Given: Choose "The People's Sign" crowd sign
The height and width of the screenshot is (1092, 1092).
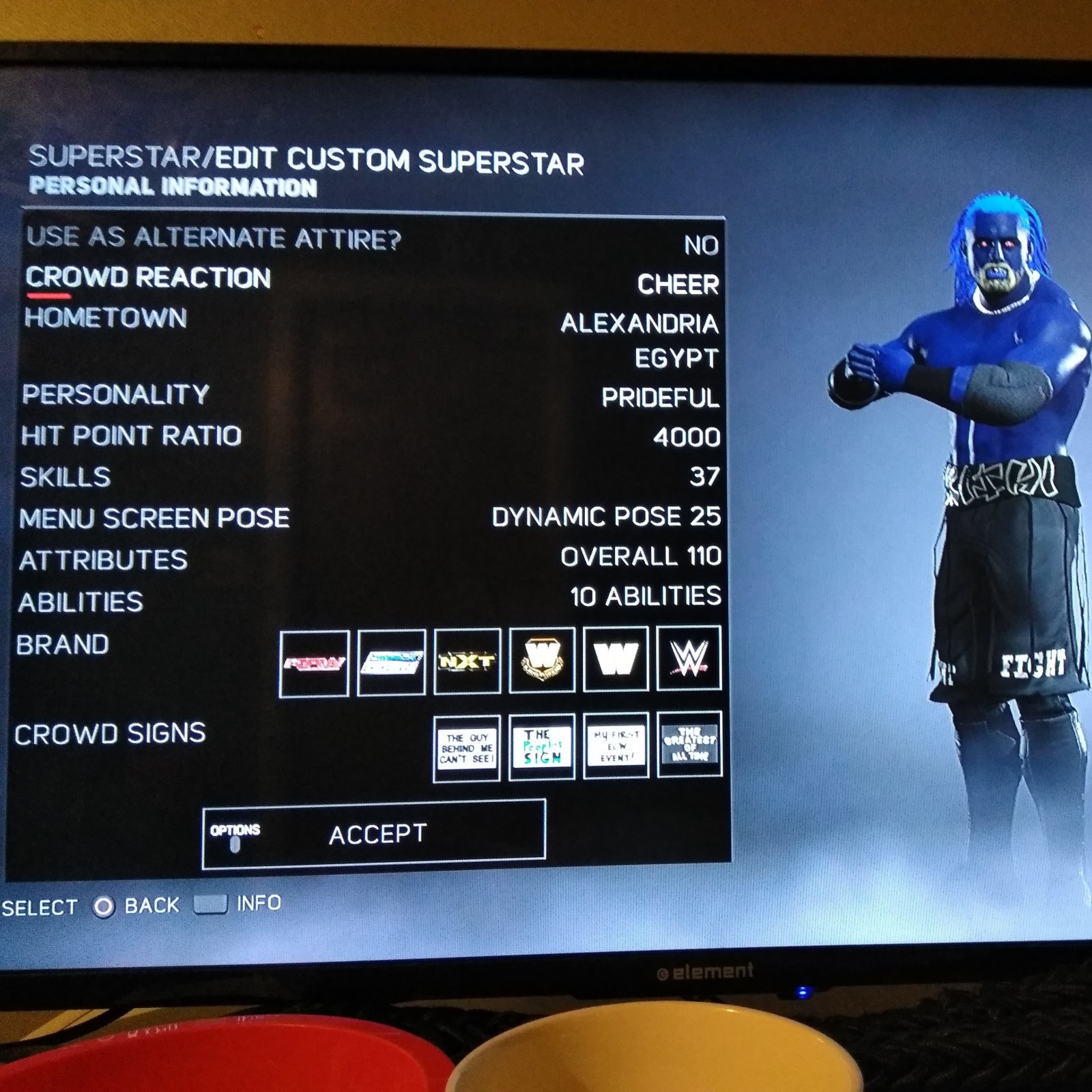Looking at the screenshot, I should [543, 747].
